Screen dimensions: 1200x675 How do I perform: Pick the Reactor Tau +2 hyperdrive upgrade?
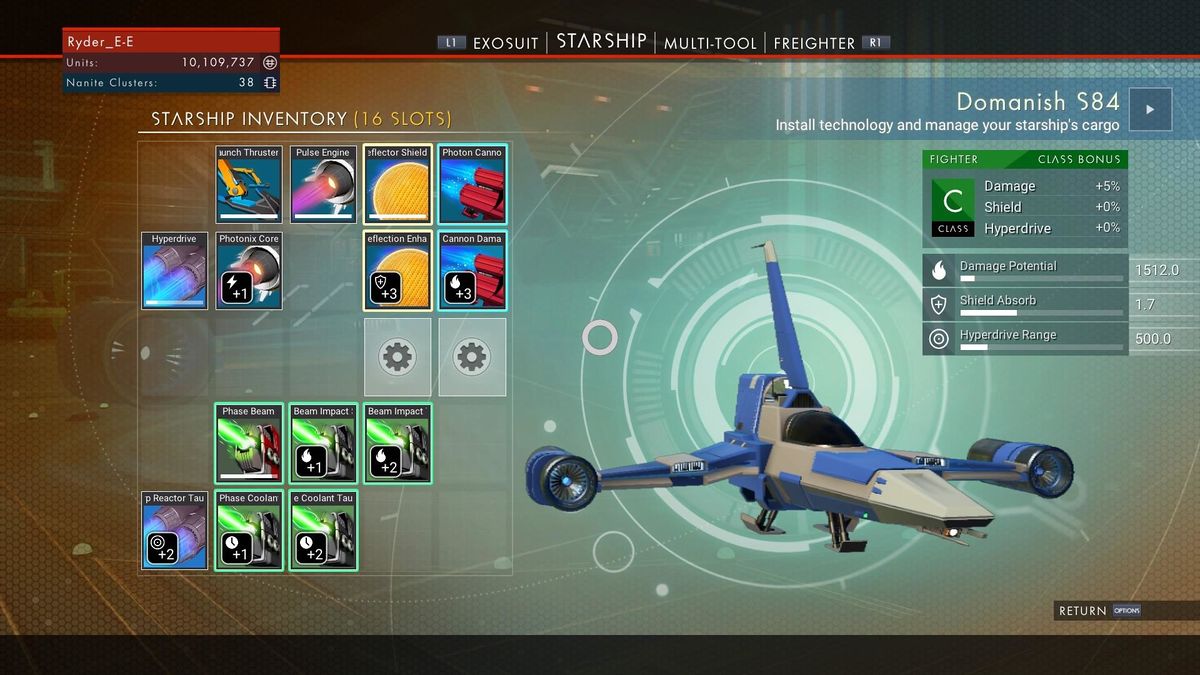(x=175, y=530)
